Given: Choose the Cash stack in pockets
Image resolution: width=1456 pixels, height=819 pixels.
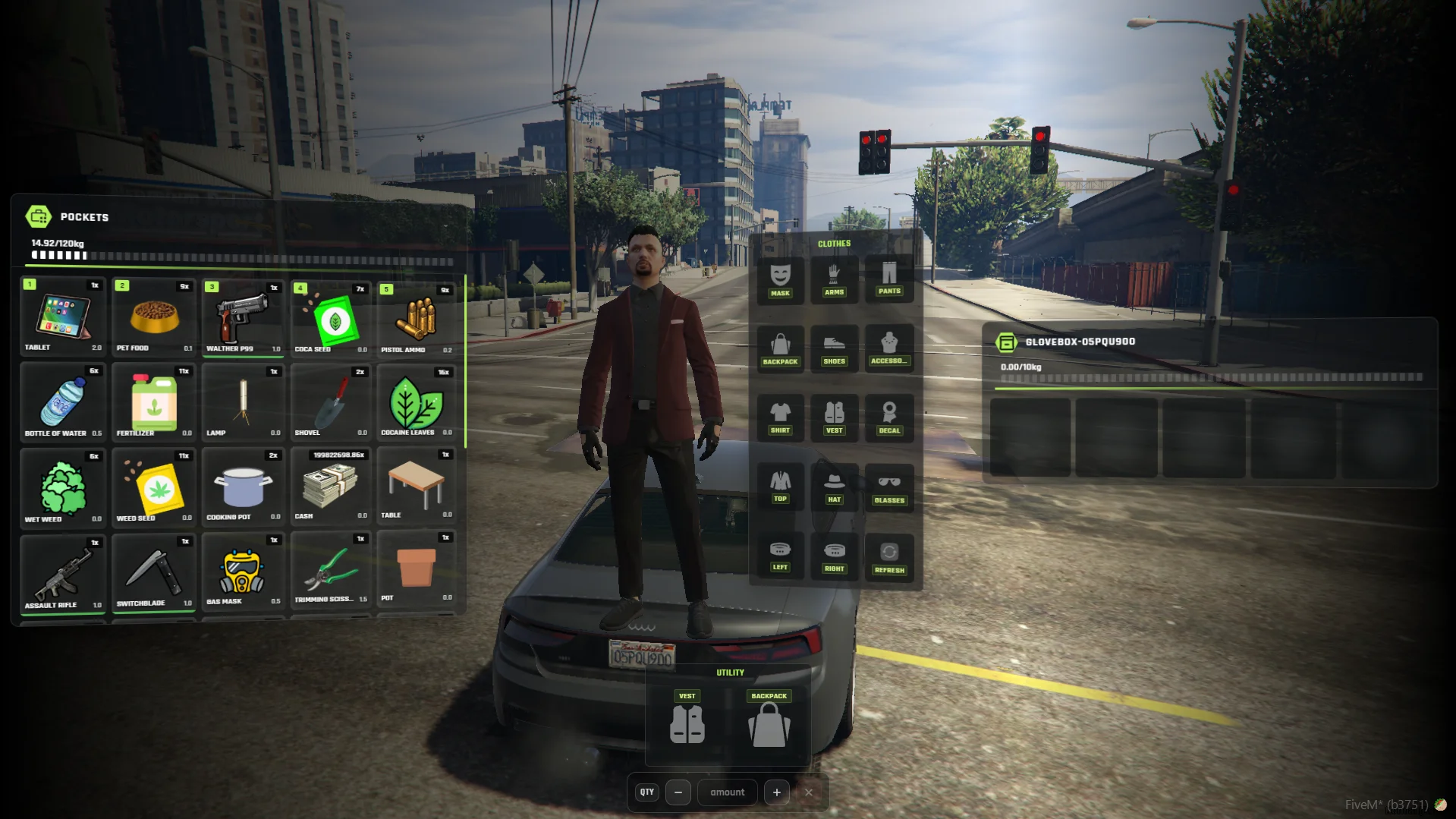Looking at the screenshot, I should click(x=330, y=487).
